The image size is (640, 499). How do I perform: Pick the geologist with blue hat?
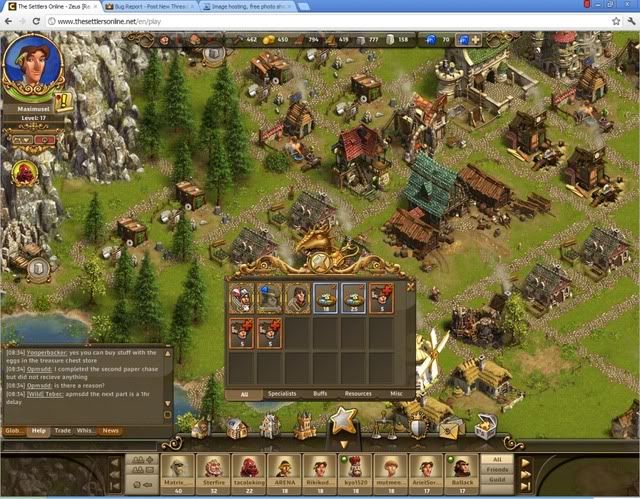point(269,300)
